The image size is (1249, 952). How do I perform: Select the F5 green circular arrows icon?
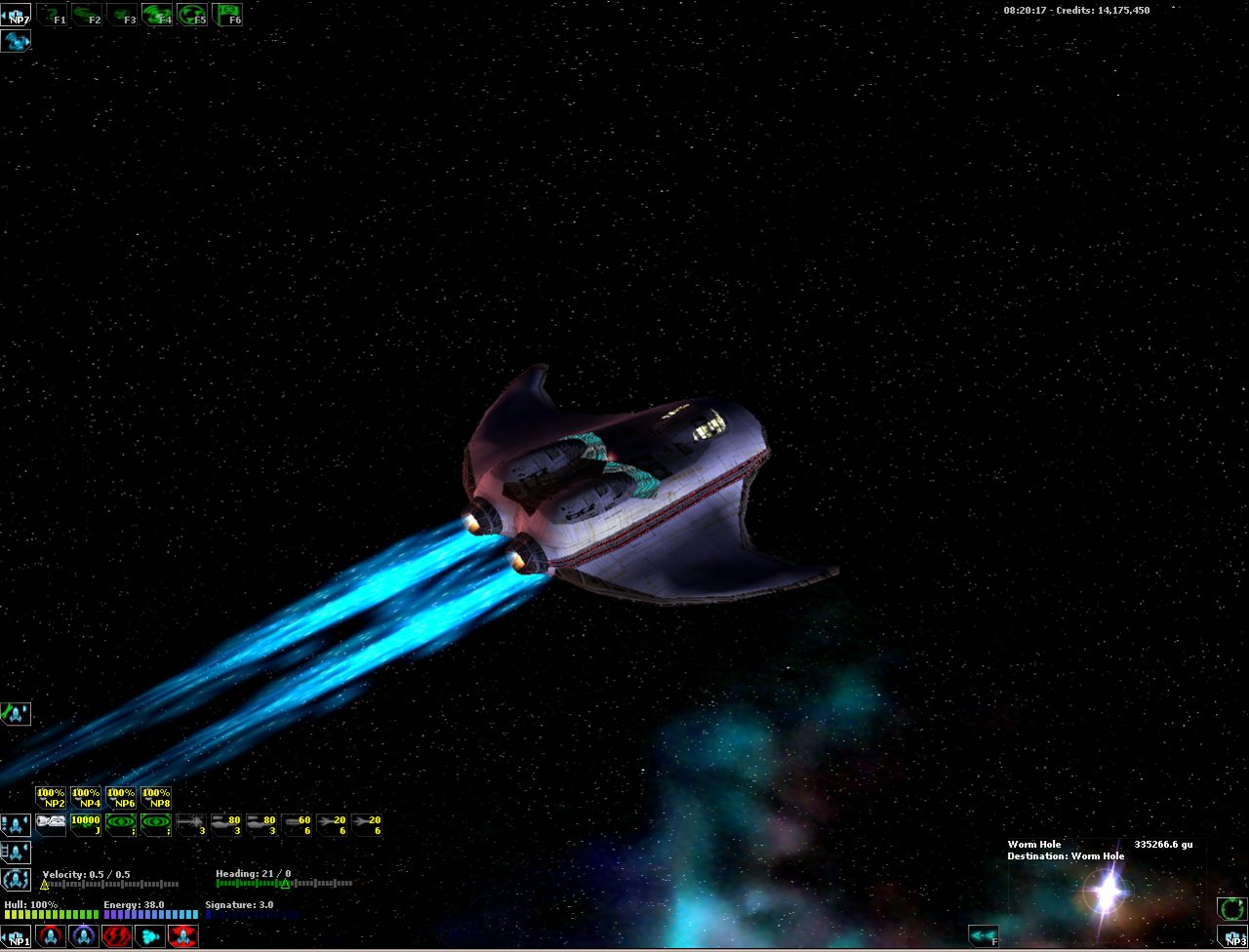[192, 15]
